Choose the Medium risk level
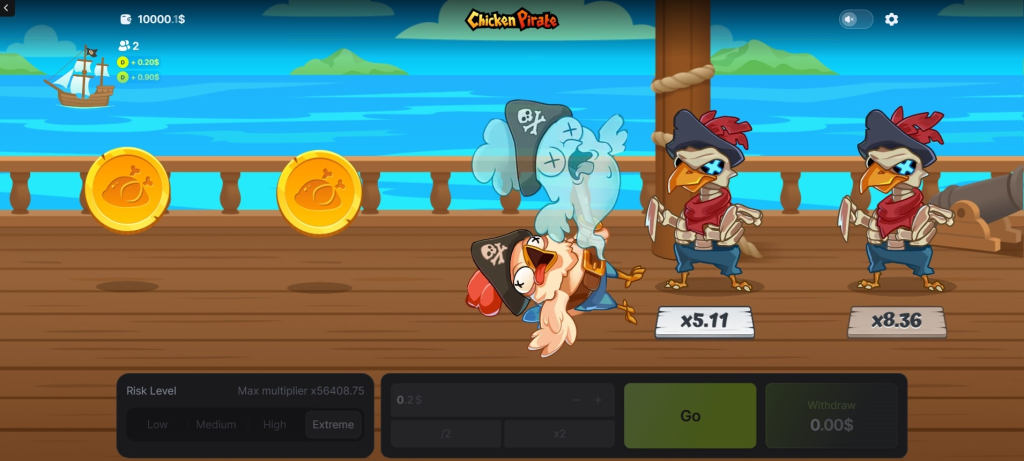 click(x=216, y=425)
